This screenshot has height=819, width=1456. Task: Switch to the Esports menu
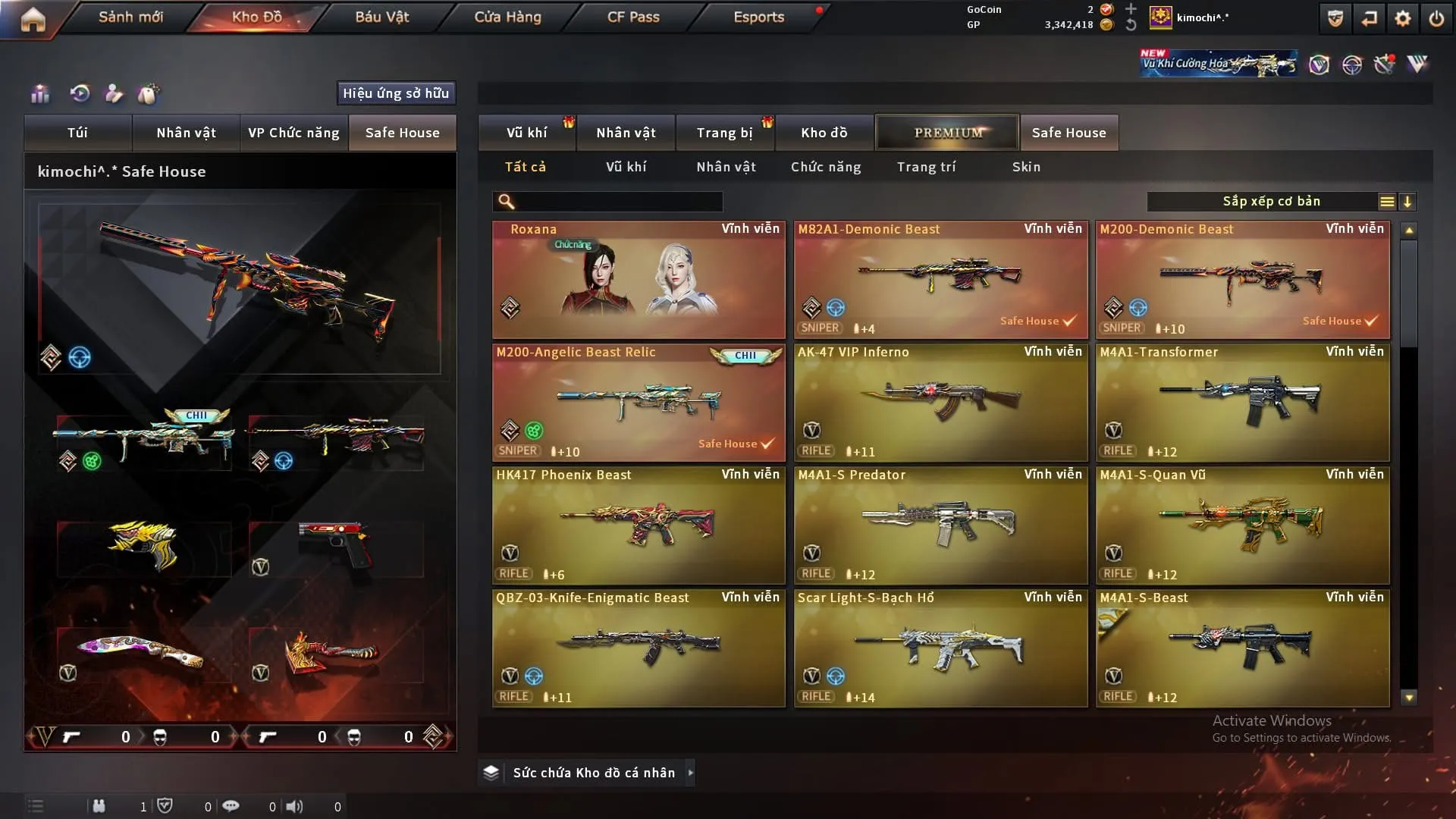point(758,17)
